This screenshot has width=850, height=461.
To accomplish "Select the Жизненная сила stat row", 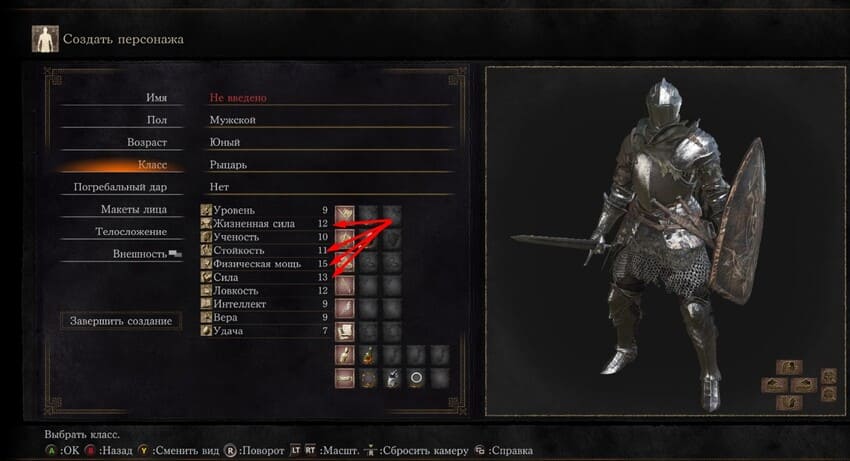I will [x=265, y=224].
